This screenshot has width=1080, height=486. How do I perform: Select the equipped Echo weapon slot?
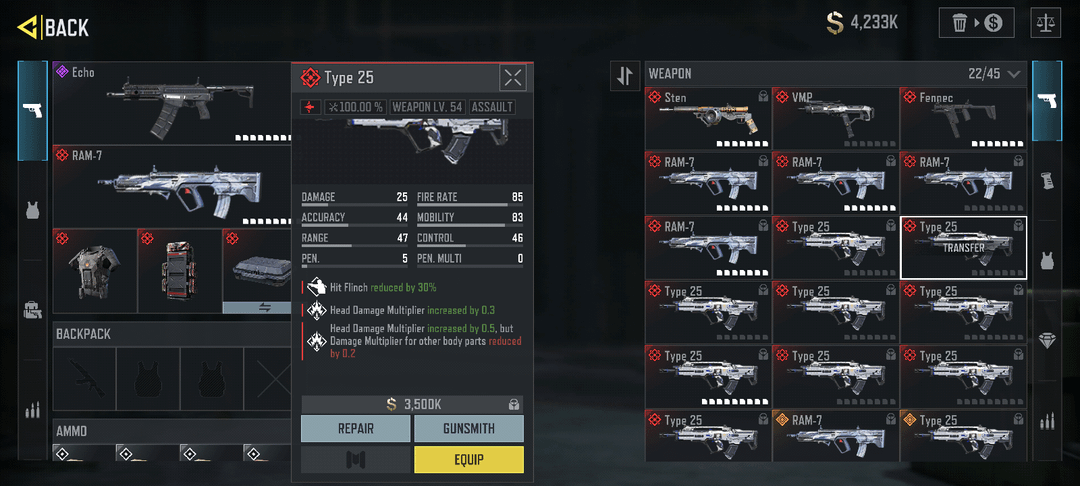[x=170, y=102]
